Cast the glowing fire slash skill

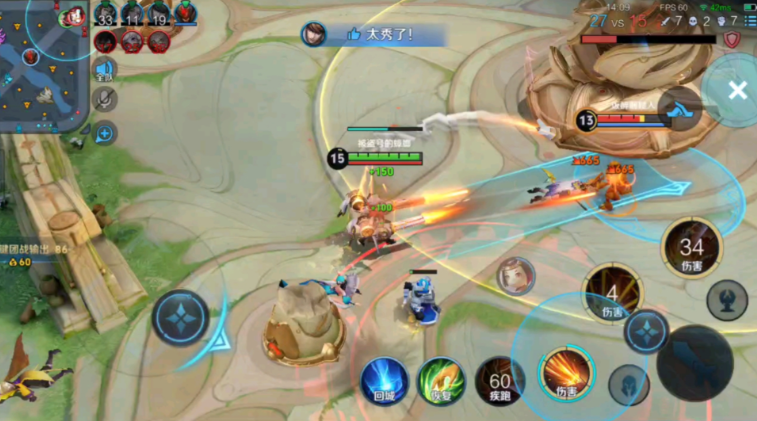pyautogui.click(x=567, y=375)
